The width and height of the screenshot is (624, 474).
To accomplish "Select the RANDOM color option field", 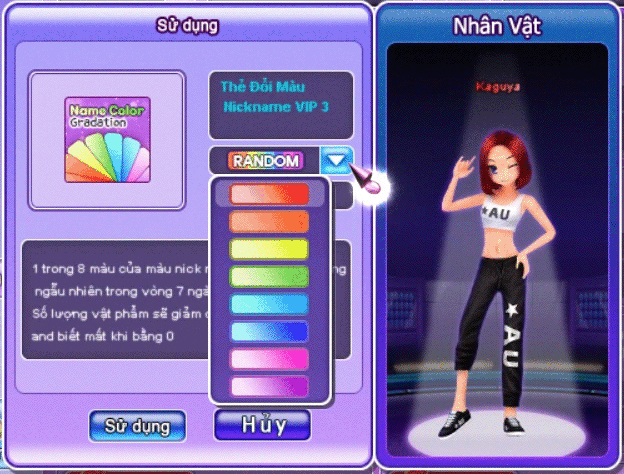I will [x=265, y=160].
